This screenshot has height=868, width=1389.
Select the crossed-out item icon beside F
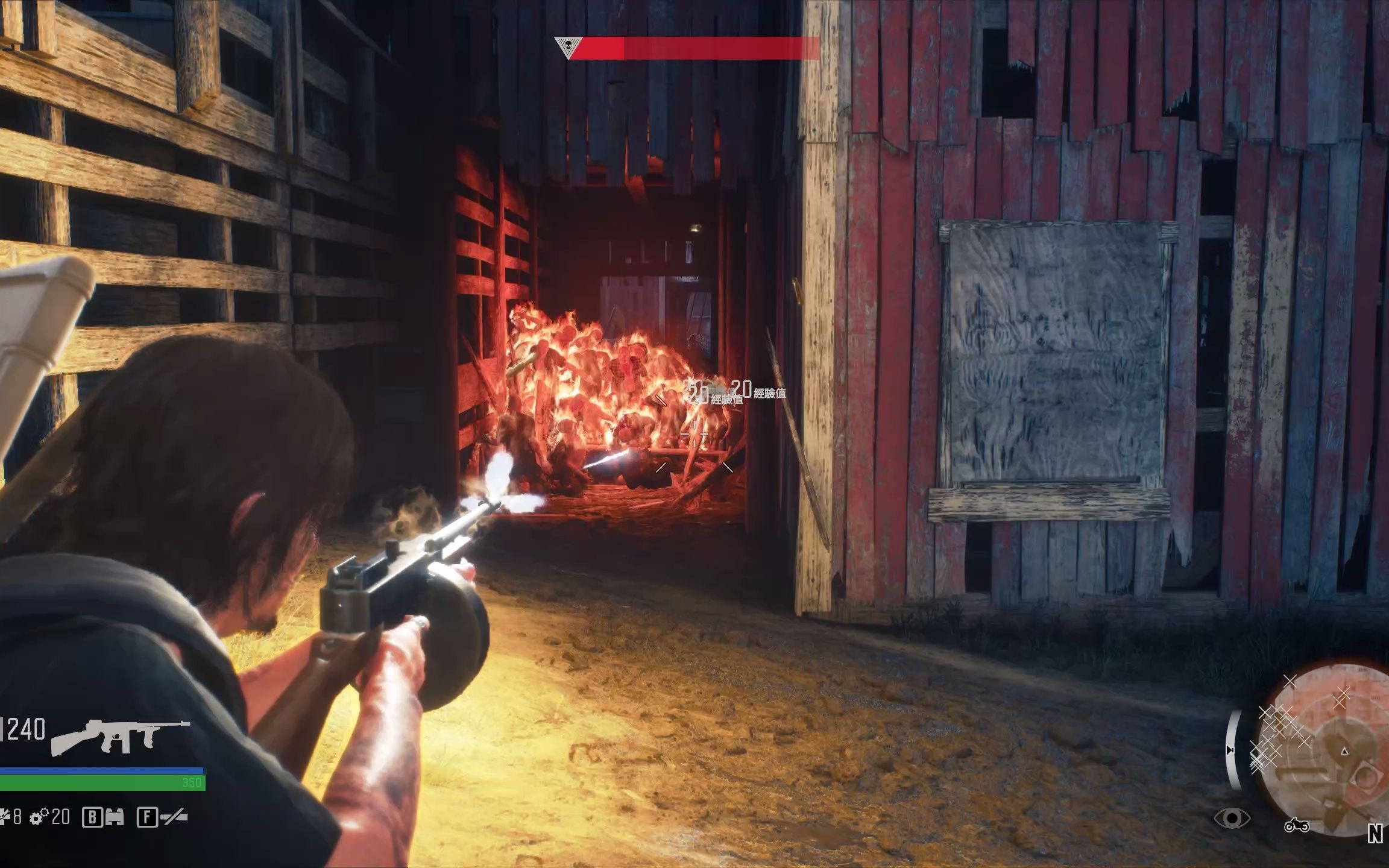pos(175,817)
